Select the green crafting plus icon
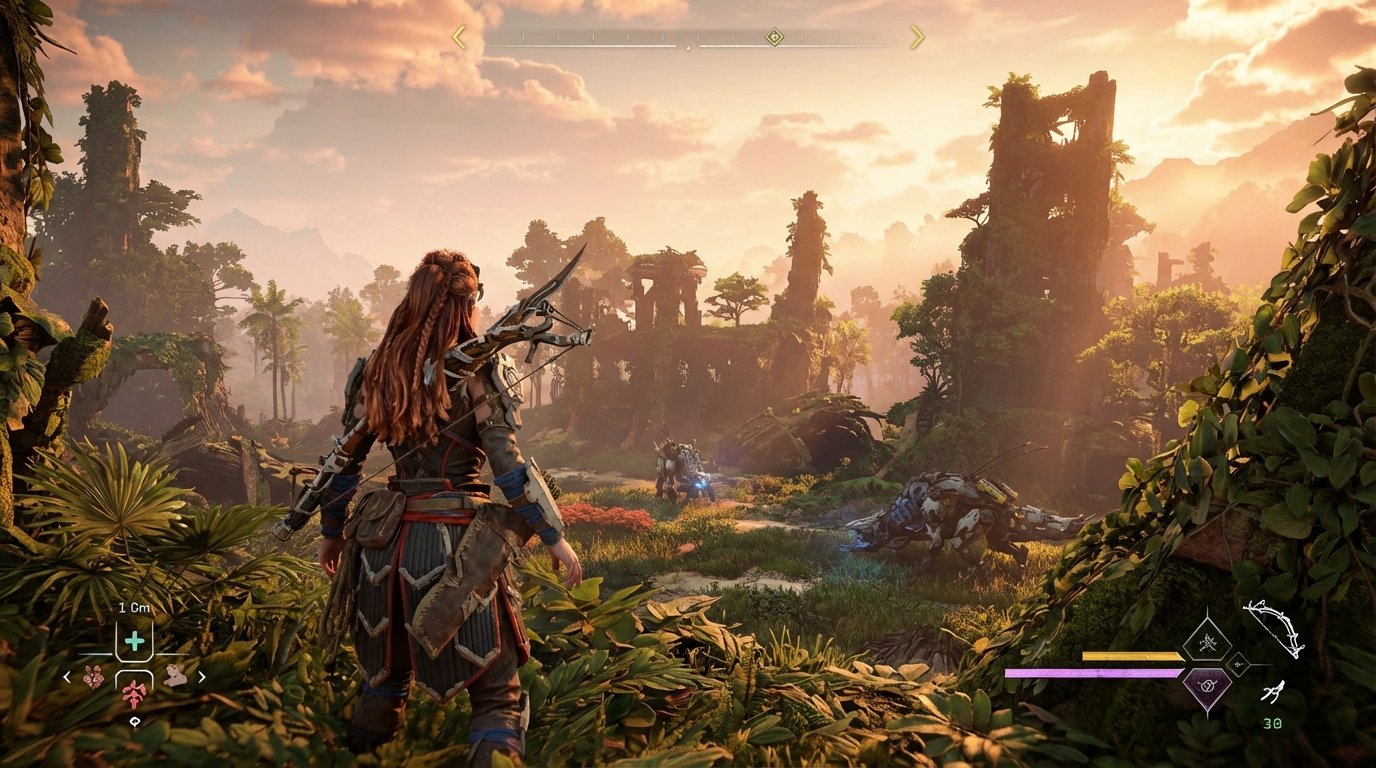The width and height of the screenshot is (1376, 768). [x=135, y=640]
